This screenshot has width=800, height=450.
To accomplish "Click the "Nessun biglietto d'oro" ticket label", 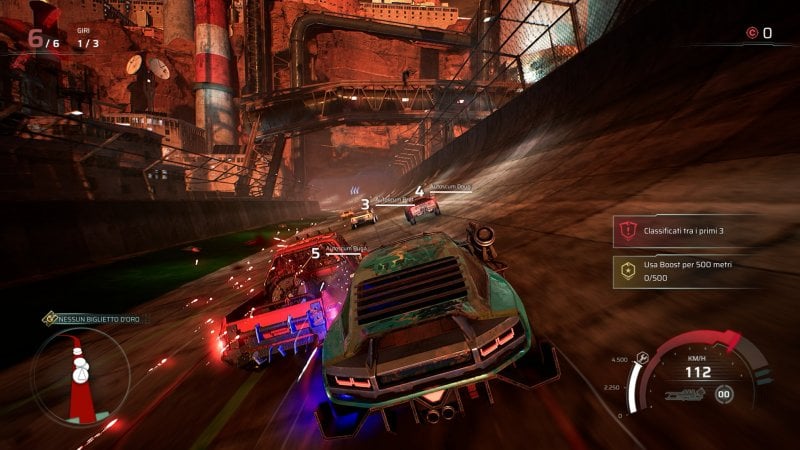I will [100, 318].
